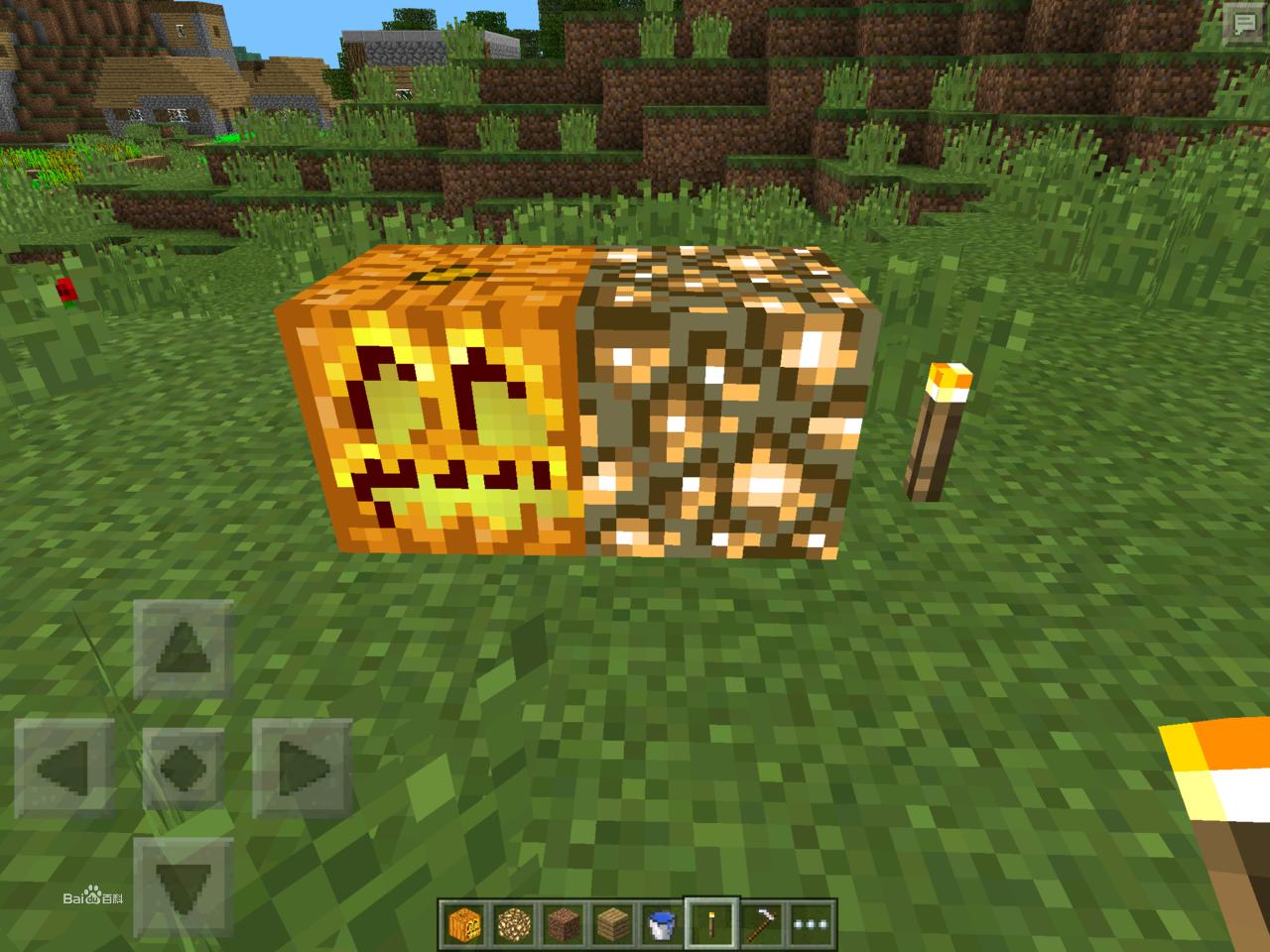Image resolution: width=1270 pixels, height=952 pixels.
Task: Tap the move forward arrow
Action: point(183,651)
